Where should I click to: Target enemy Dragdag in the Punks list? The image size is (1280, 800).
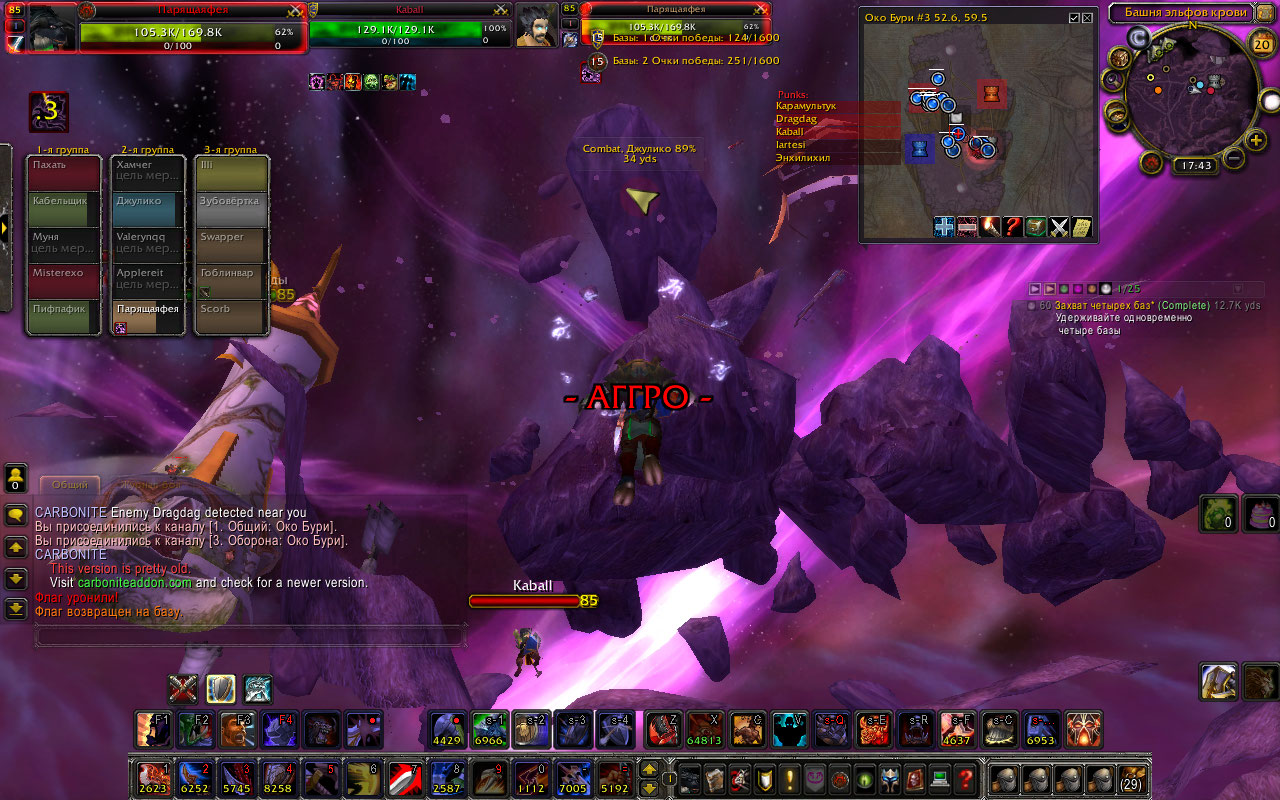(x=838, y=119)
